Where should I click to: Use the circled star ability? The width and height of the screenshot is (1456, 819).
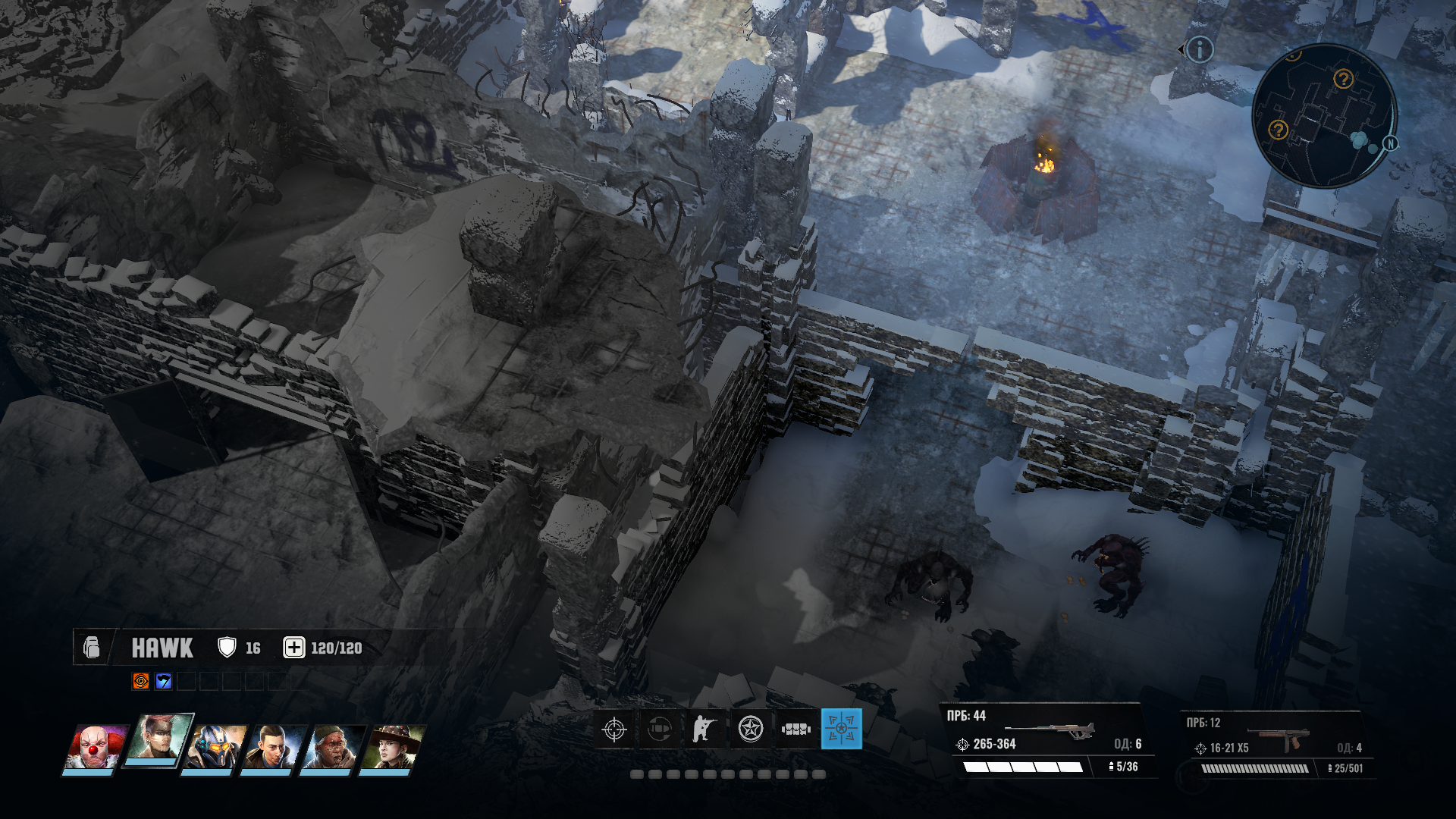click(751, 730)
